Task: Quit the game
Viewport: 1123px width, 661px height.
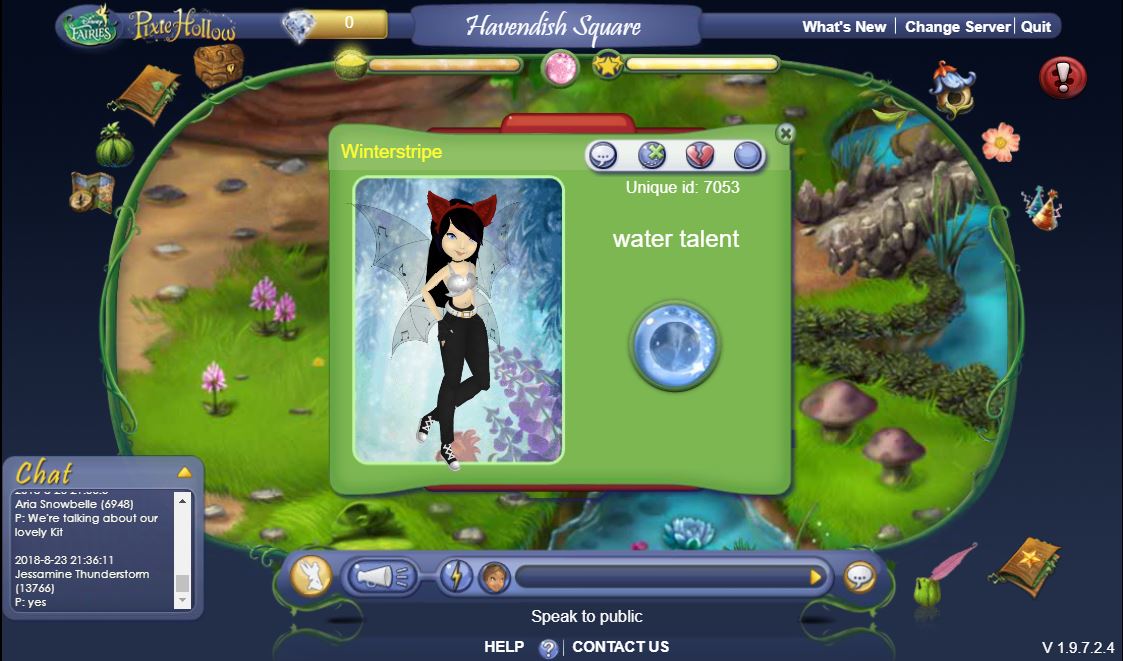Action: pyautogui.click(x=1036, y=27)
